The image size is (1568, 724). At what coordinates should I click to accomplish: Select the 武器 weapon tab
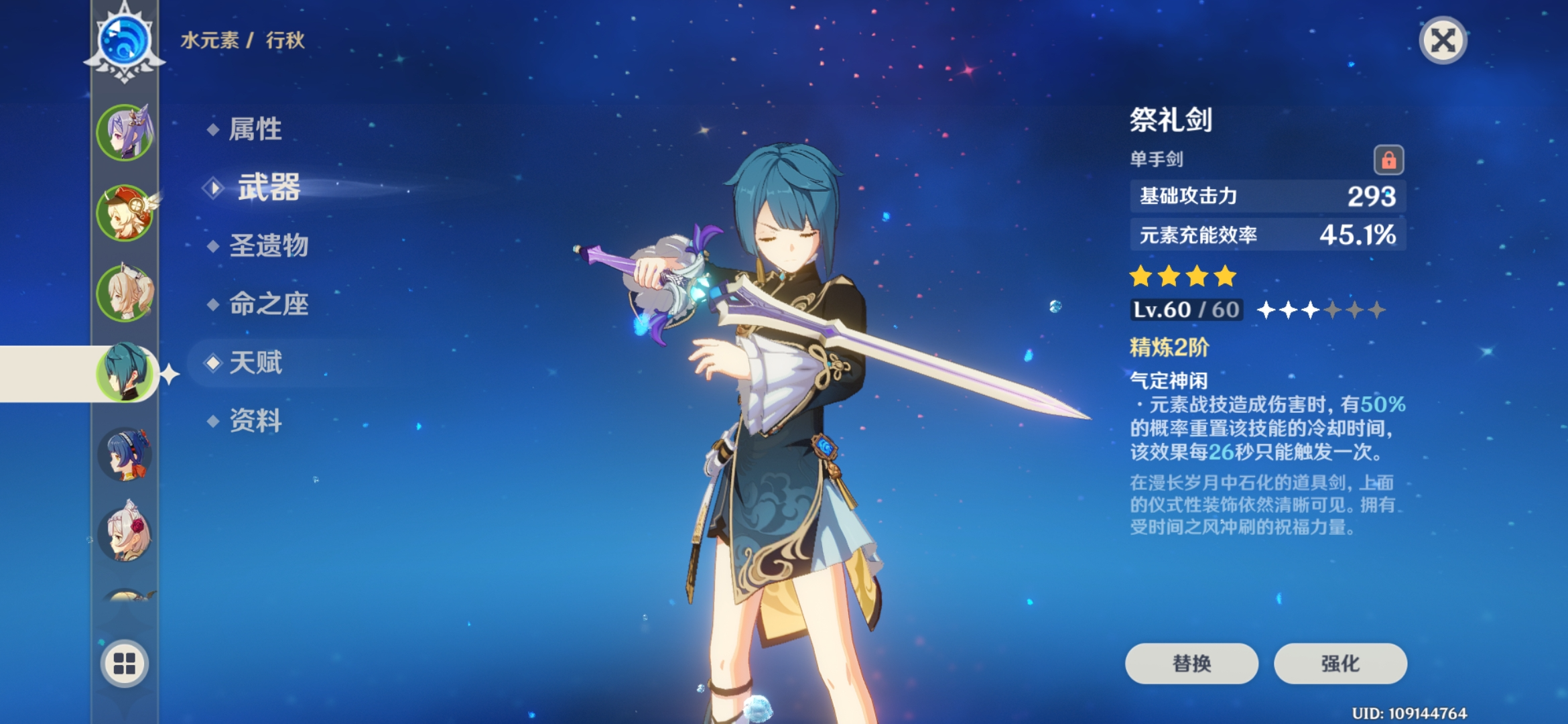coord(269,187)
